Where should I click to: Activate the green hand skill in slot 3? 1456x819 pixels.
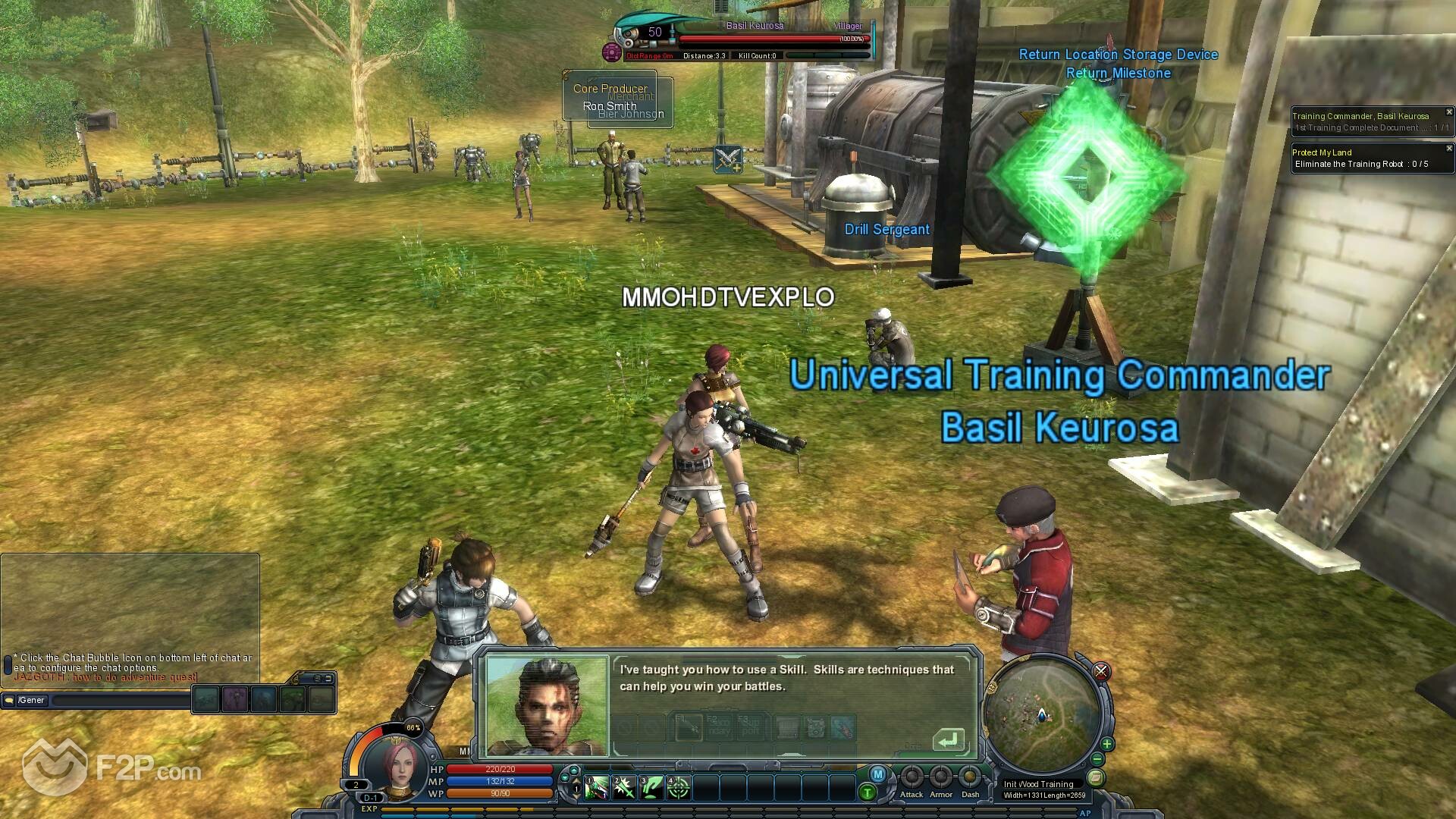pyautogui.click(x=651, y=789)
